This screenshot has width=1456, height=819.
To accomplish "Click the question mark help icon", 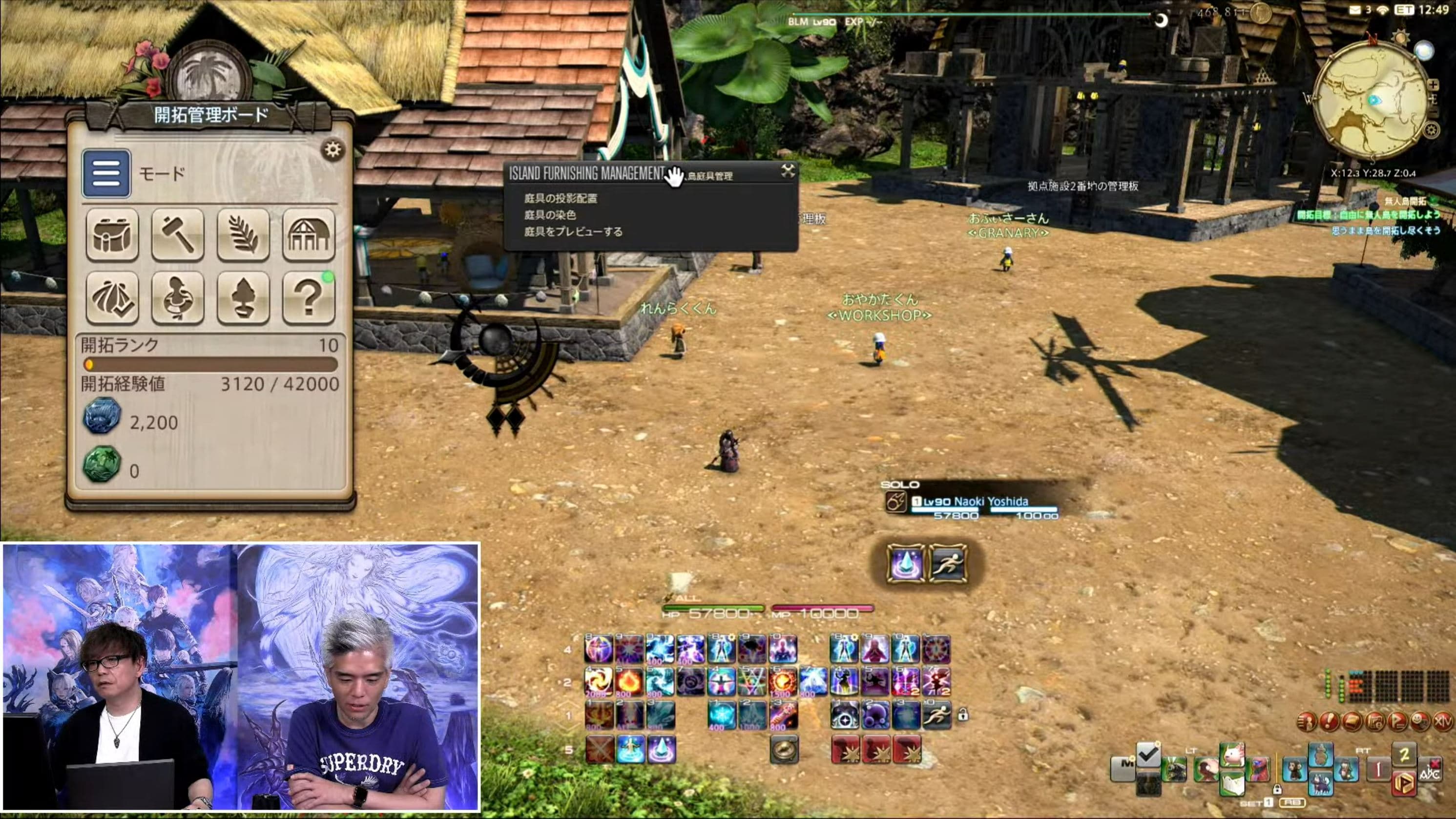I will (309, 298).
